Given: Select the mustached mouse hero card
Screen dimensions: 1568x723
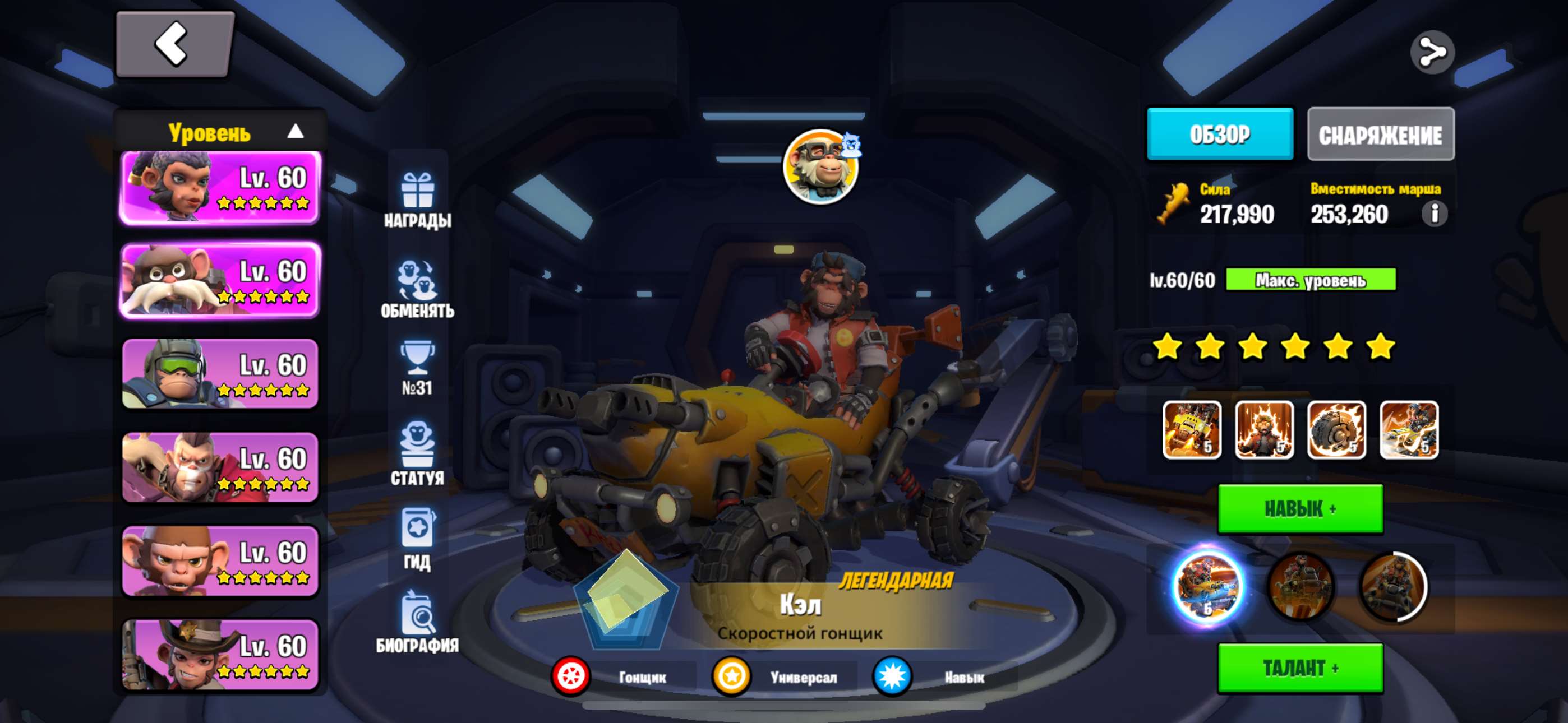Looking at the screenshot, I should pos(220,281).
